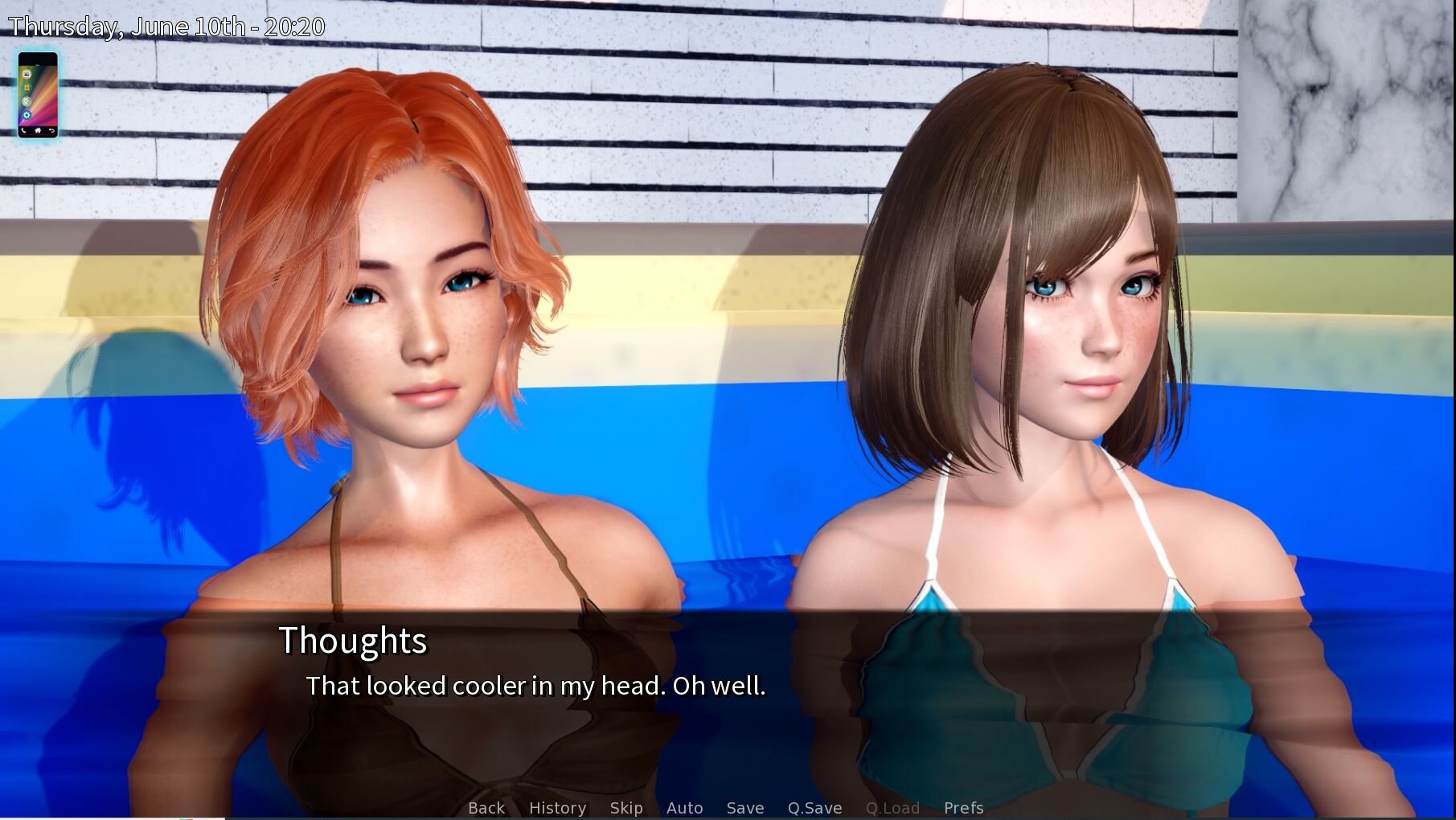Perform a quick save with Q.Save
The width and height of the screenshot is (1456, 820).
814,808
